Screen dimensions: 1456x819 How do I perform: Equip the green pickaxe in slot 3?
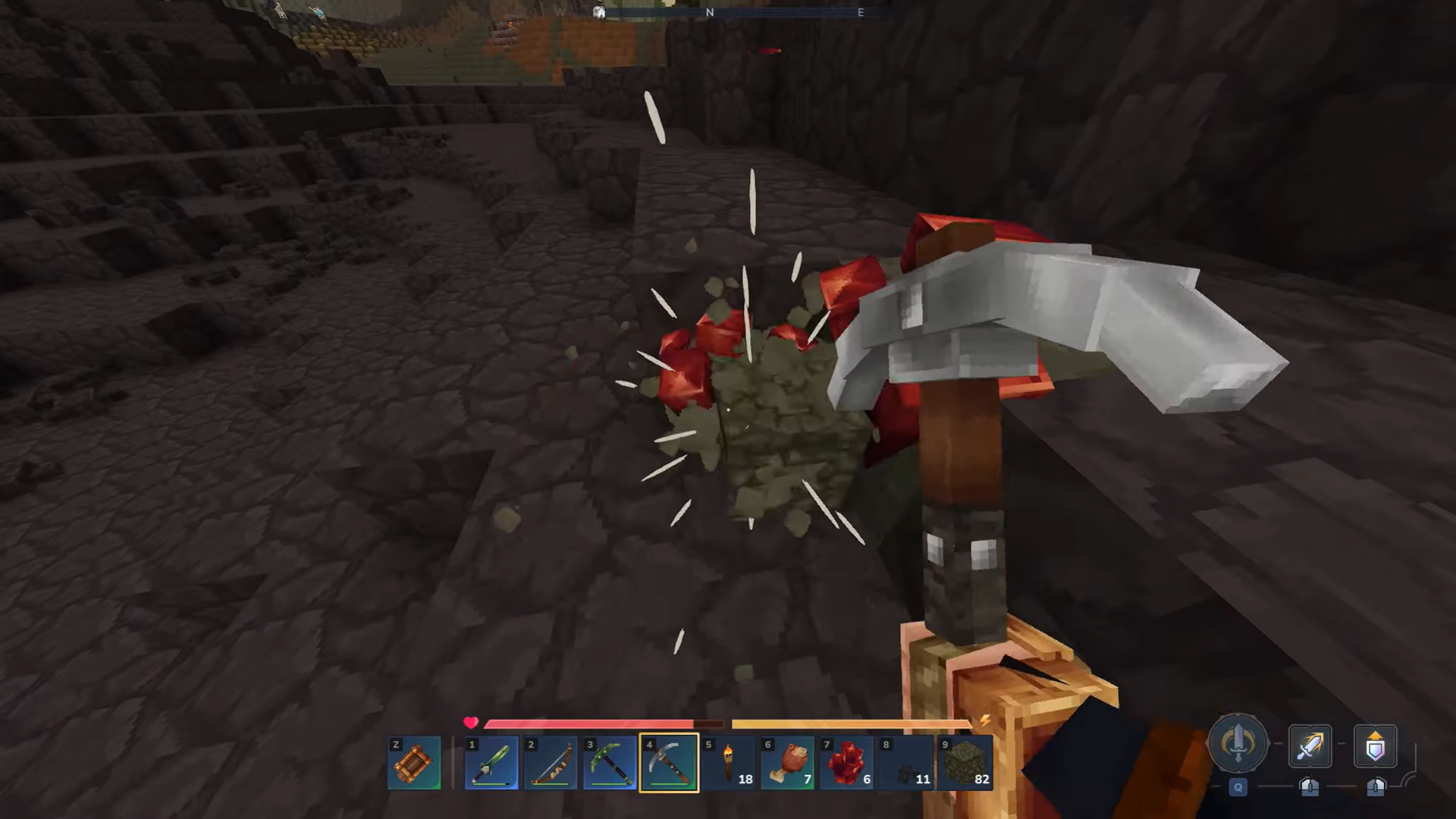click(x=610, y=762)
